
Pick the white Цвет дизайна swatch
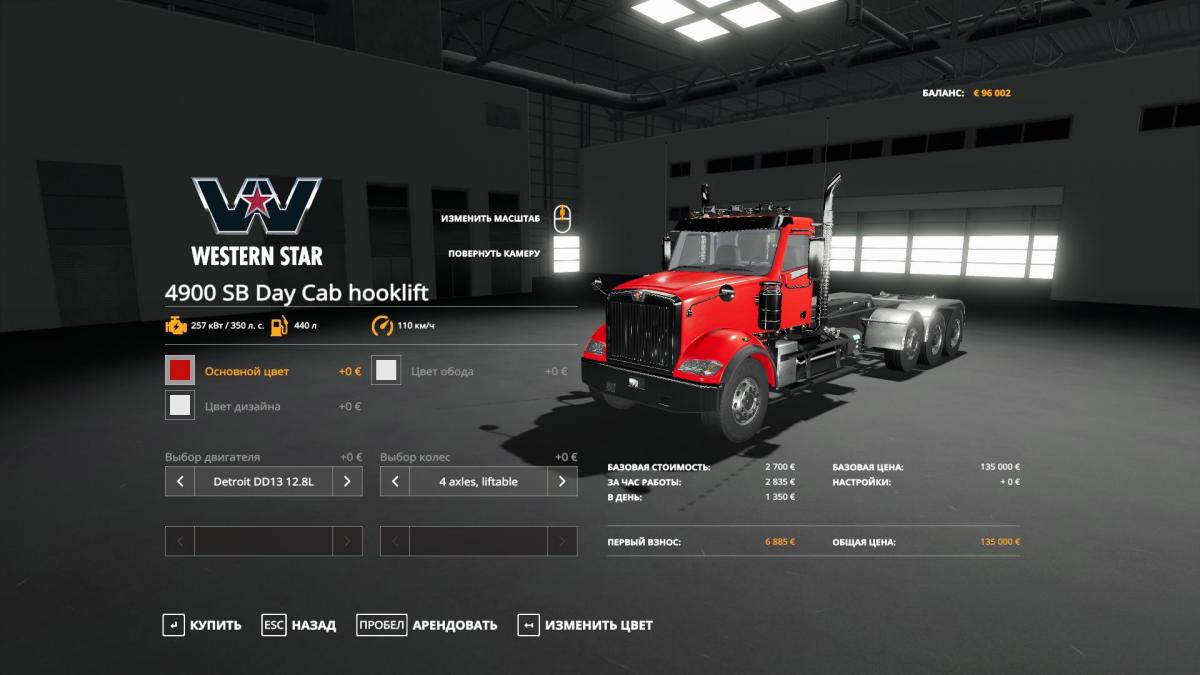180,405
